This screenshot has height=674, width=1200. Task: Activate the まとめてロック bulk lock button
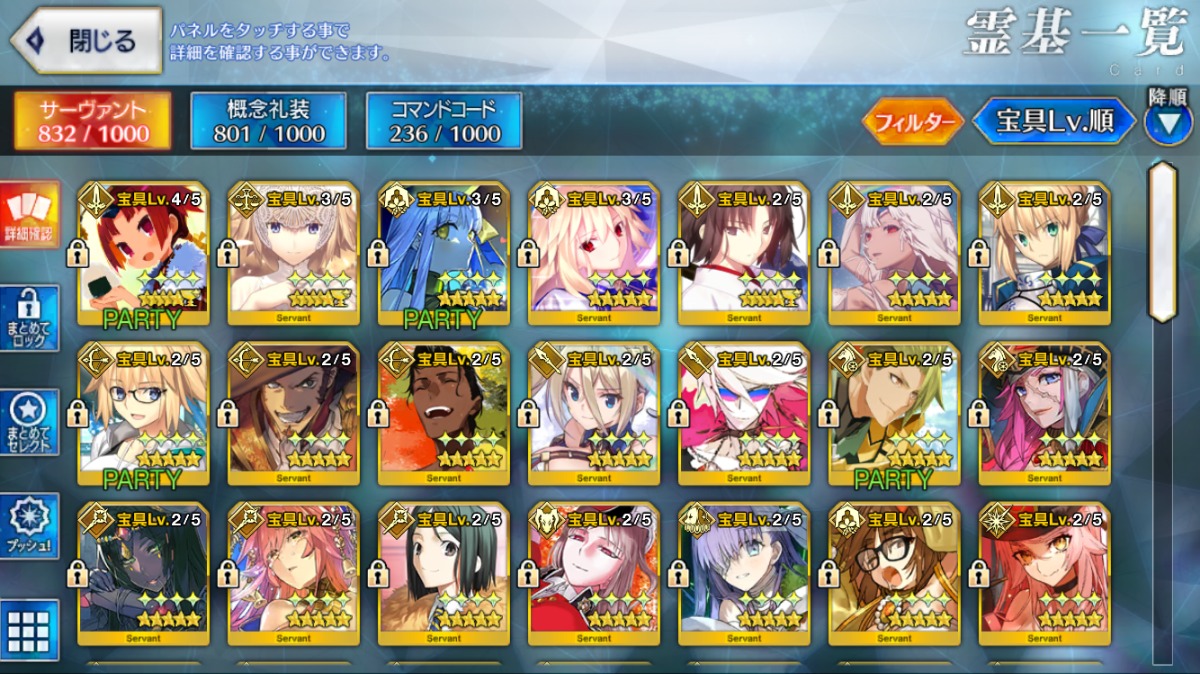click(x=29, y=318)
